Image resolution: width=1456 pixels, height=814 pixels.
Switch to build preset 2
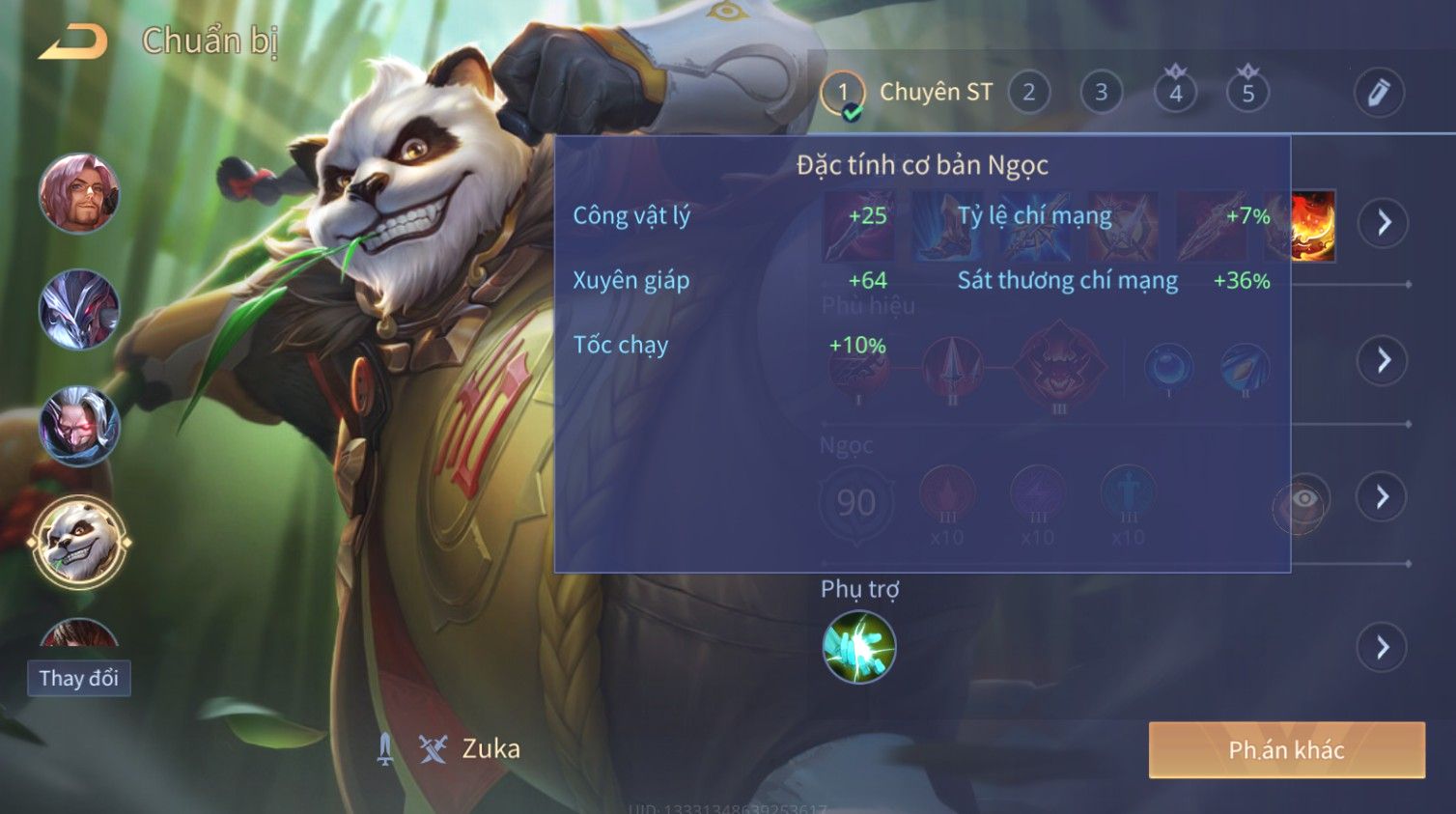(1028, 93)
